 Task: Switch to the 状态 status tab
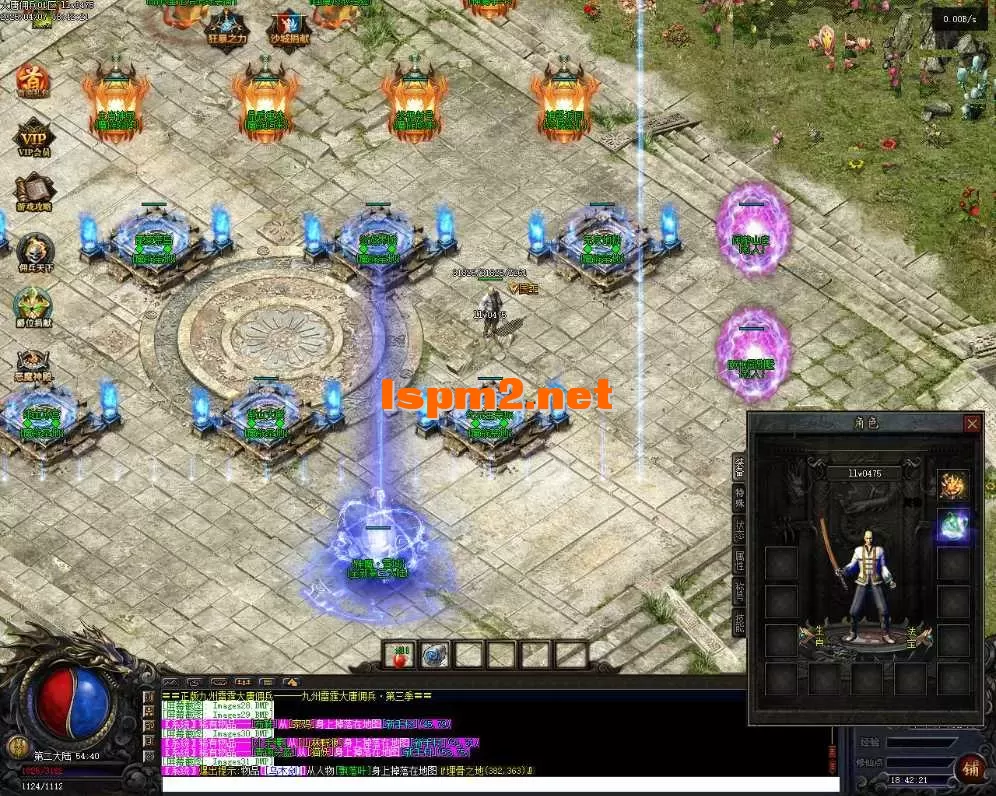tap(739, 531)
